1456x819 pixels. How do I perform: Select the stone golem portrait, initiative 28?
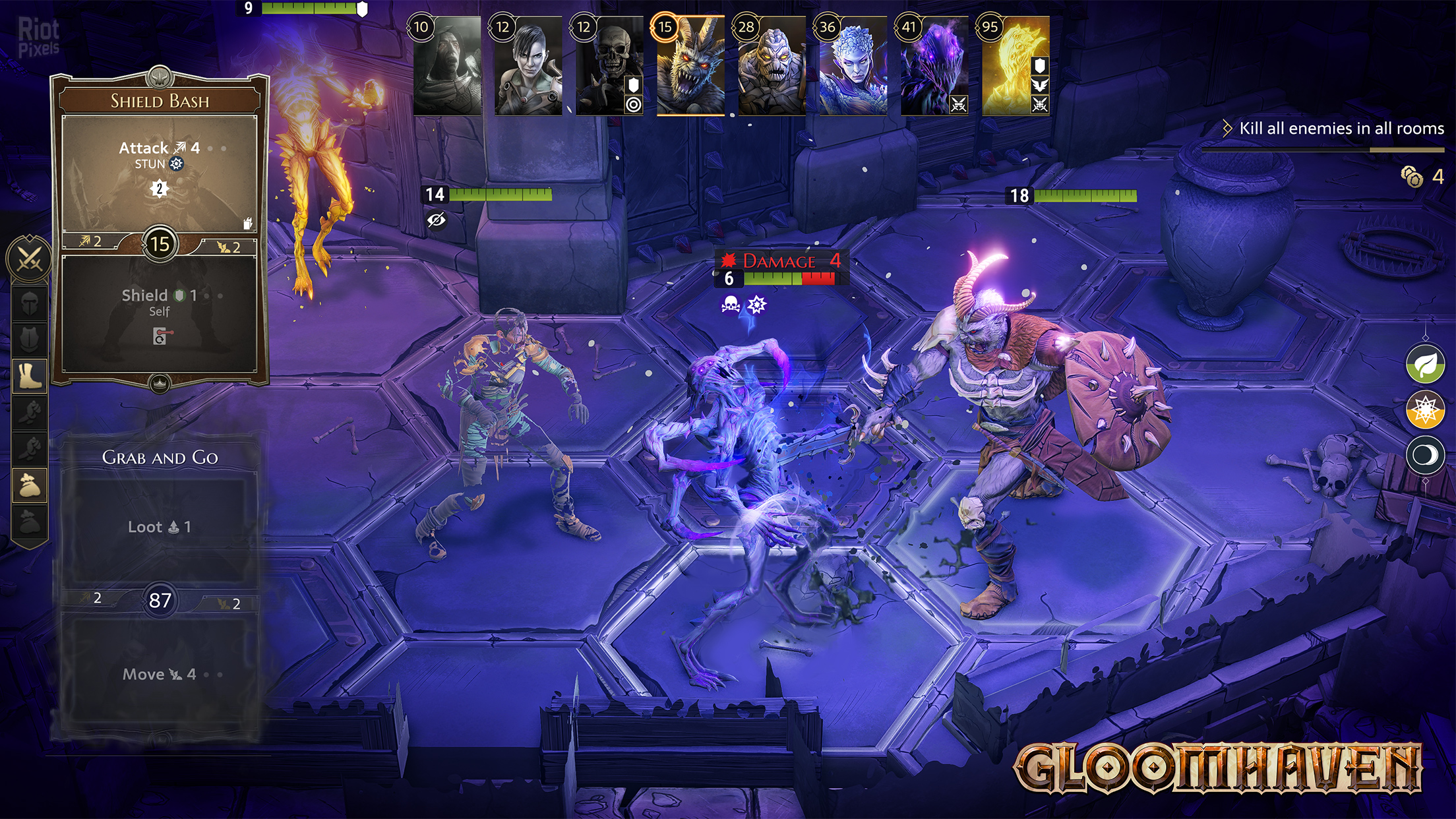pos(772,66)
